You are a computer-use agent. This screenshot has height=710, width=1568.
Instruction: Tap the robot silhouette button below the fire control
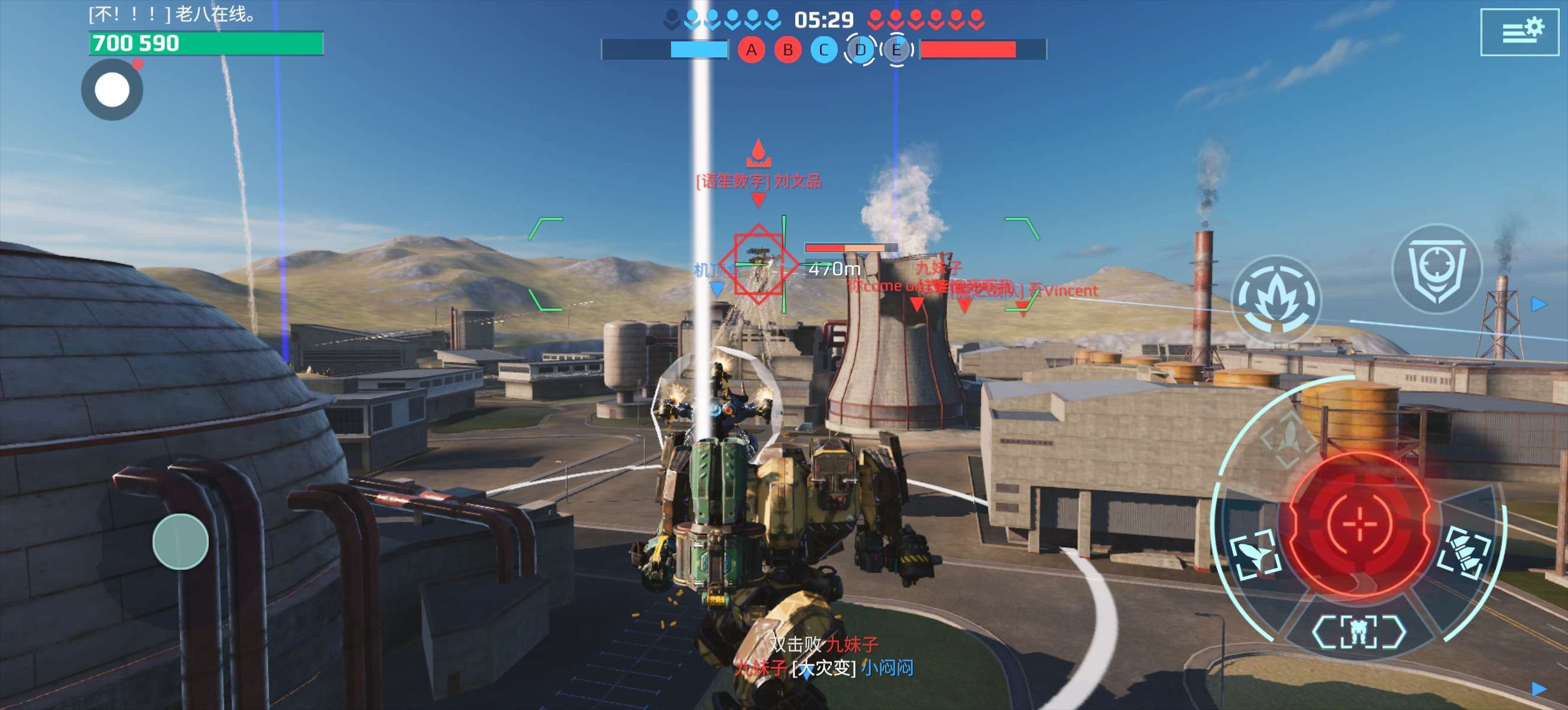click(1359, 631)
